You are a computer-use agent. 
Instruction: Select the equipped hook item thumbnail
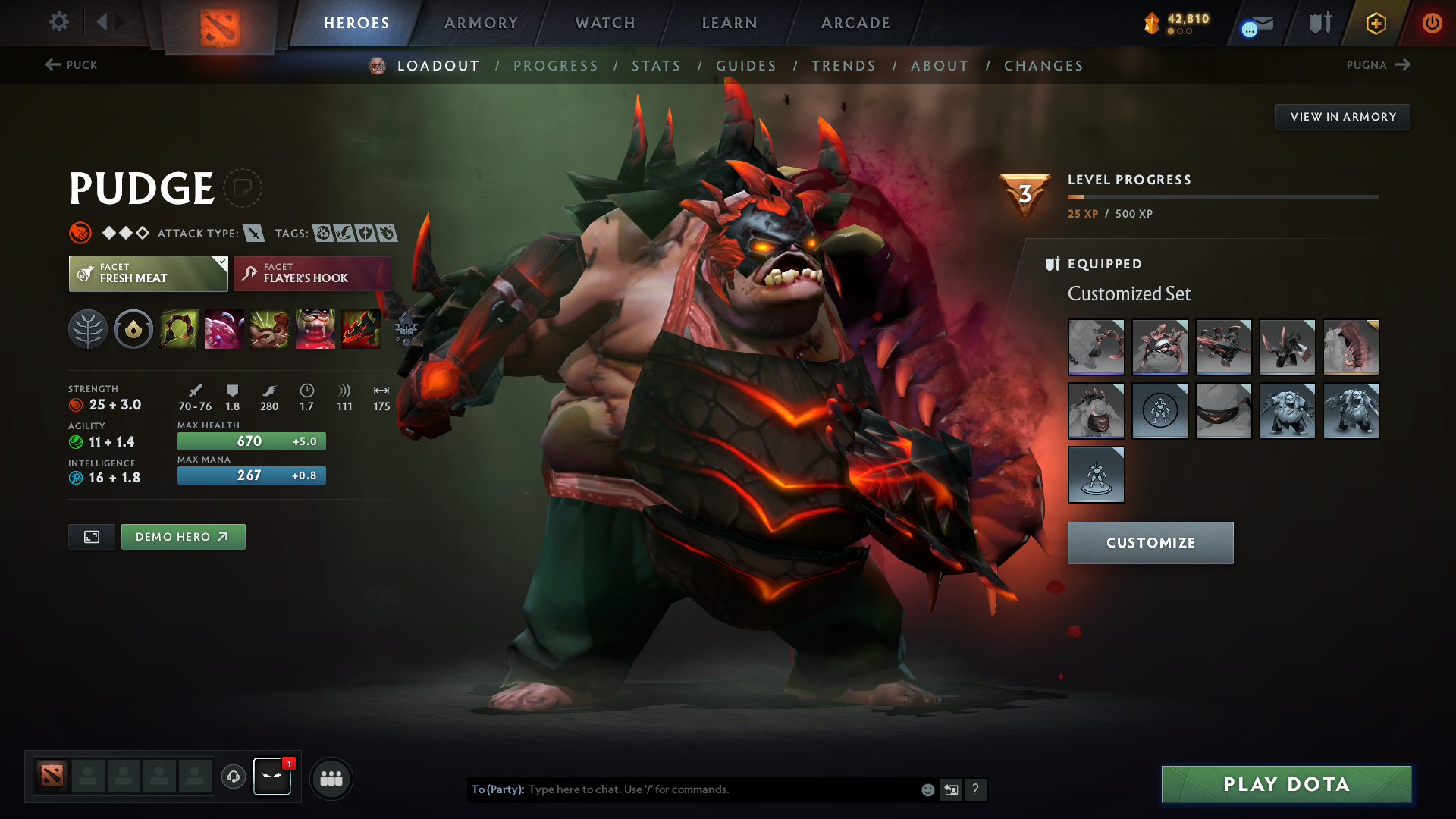(1097, 347)
